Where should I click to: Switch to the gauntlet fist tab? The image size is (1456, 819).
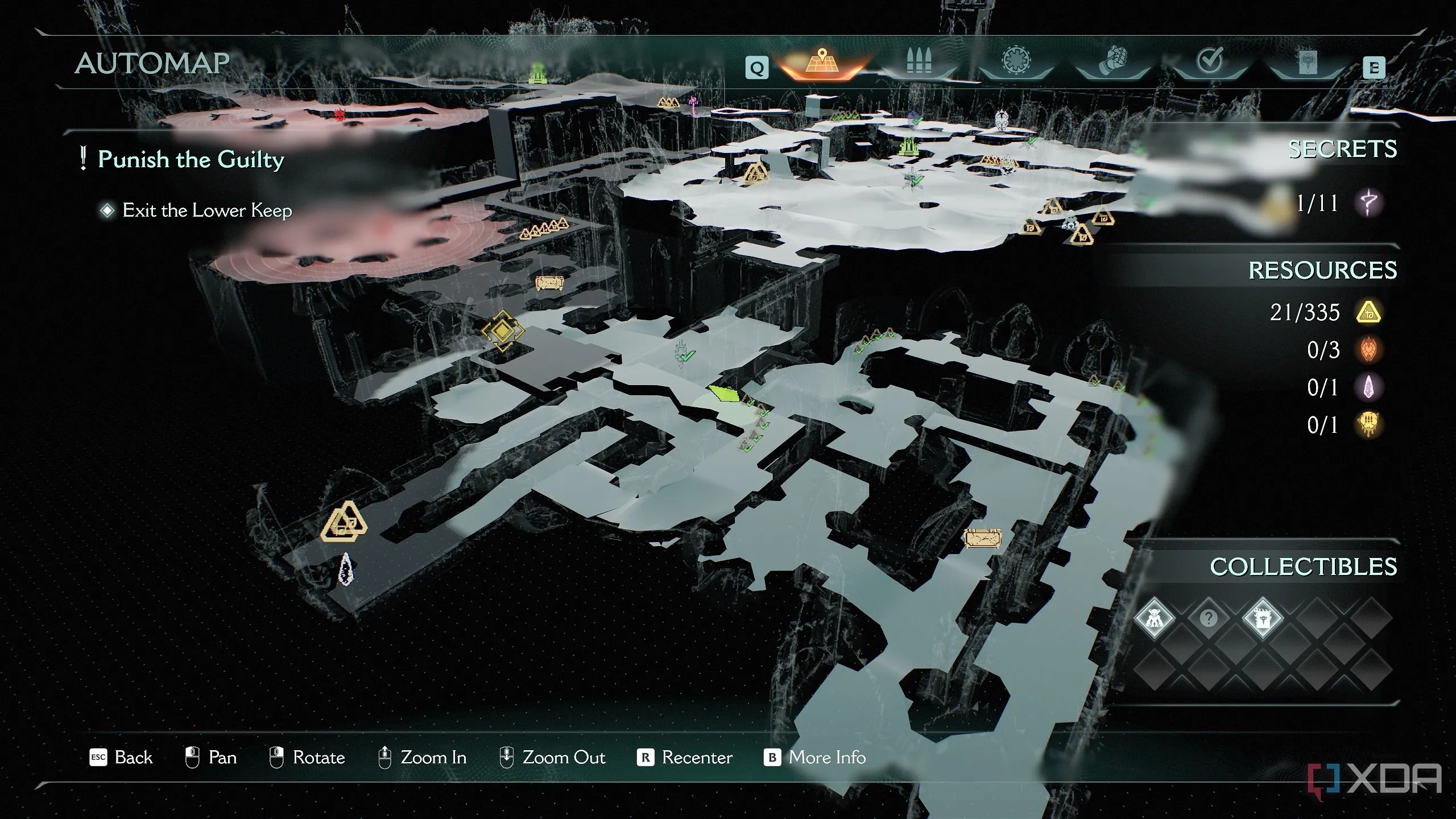pyautogui.click(x=1113, y=61)
